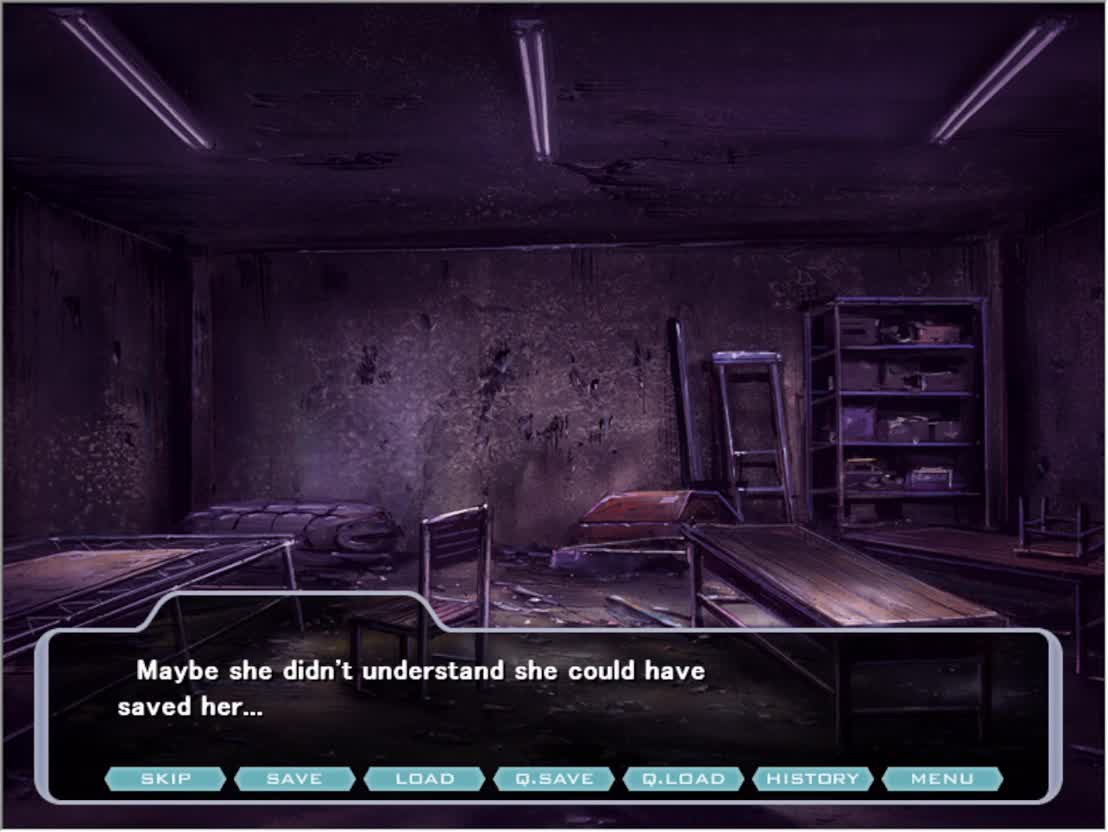Quick save with Q.SAVE
Image resolution: width=1108 pixels, height=832 pixels.
pyautogui.click(x=554, y=779)
